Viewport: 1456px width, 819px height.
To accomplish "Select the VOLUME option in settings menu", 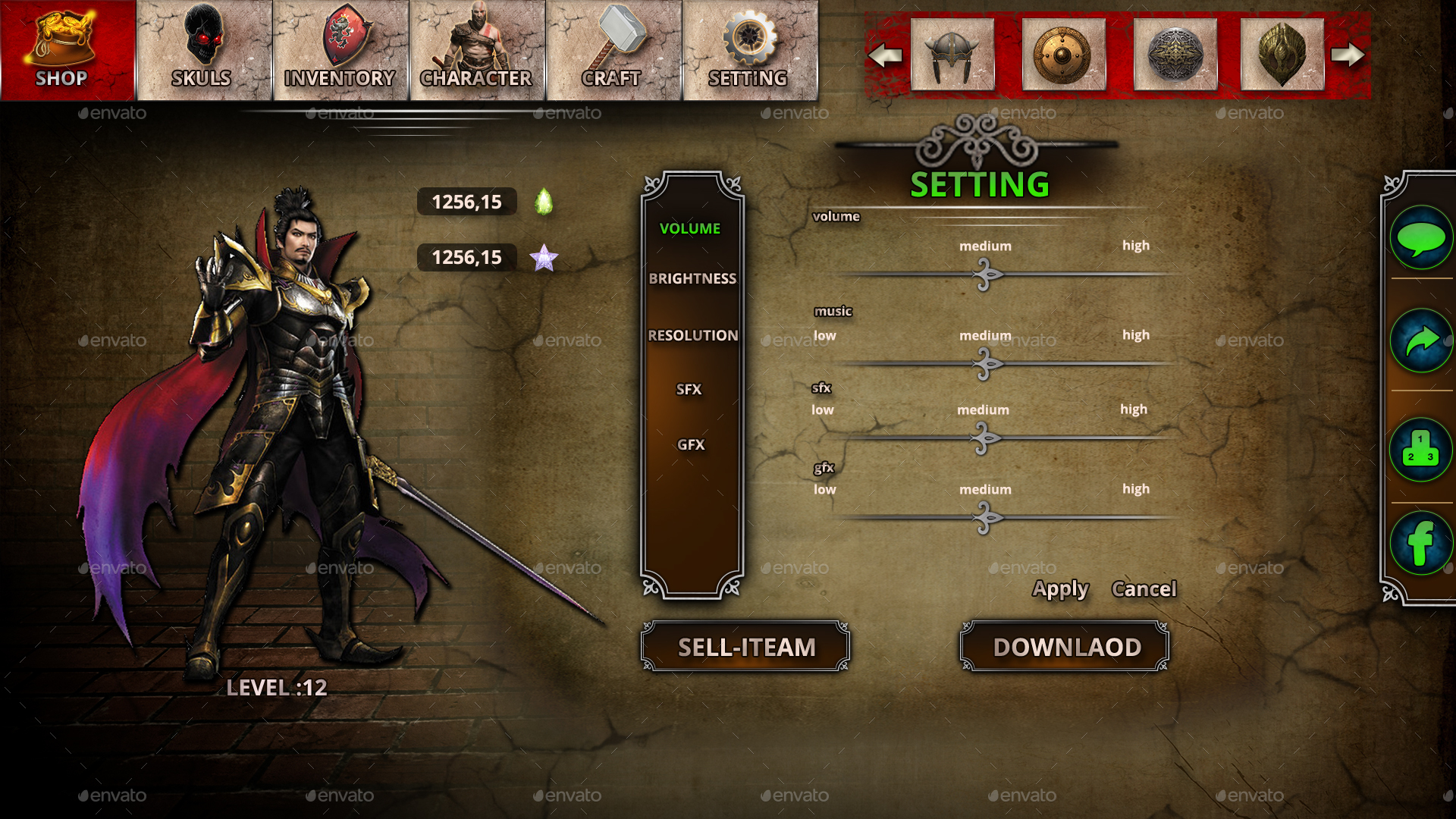I will pos(689,227).
